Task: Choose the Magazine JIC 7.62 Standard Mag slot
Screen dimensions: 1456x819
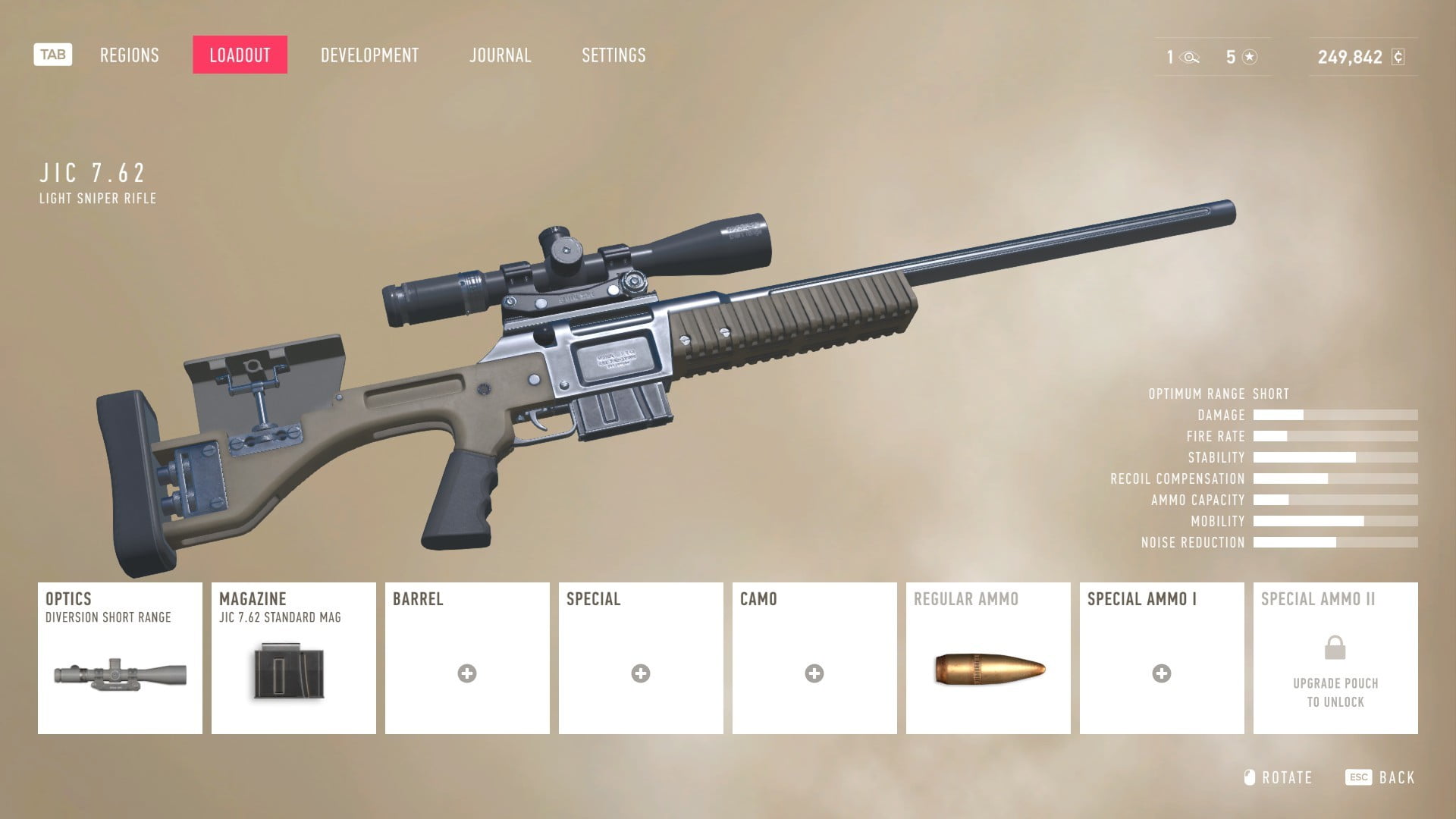Action: (x=293, y=657)
